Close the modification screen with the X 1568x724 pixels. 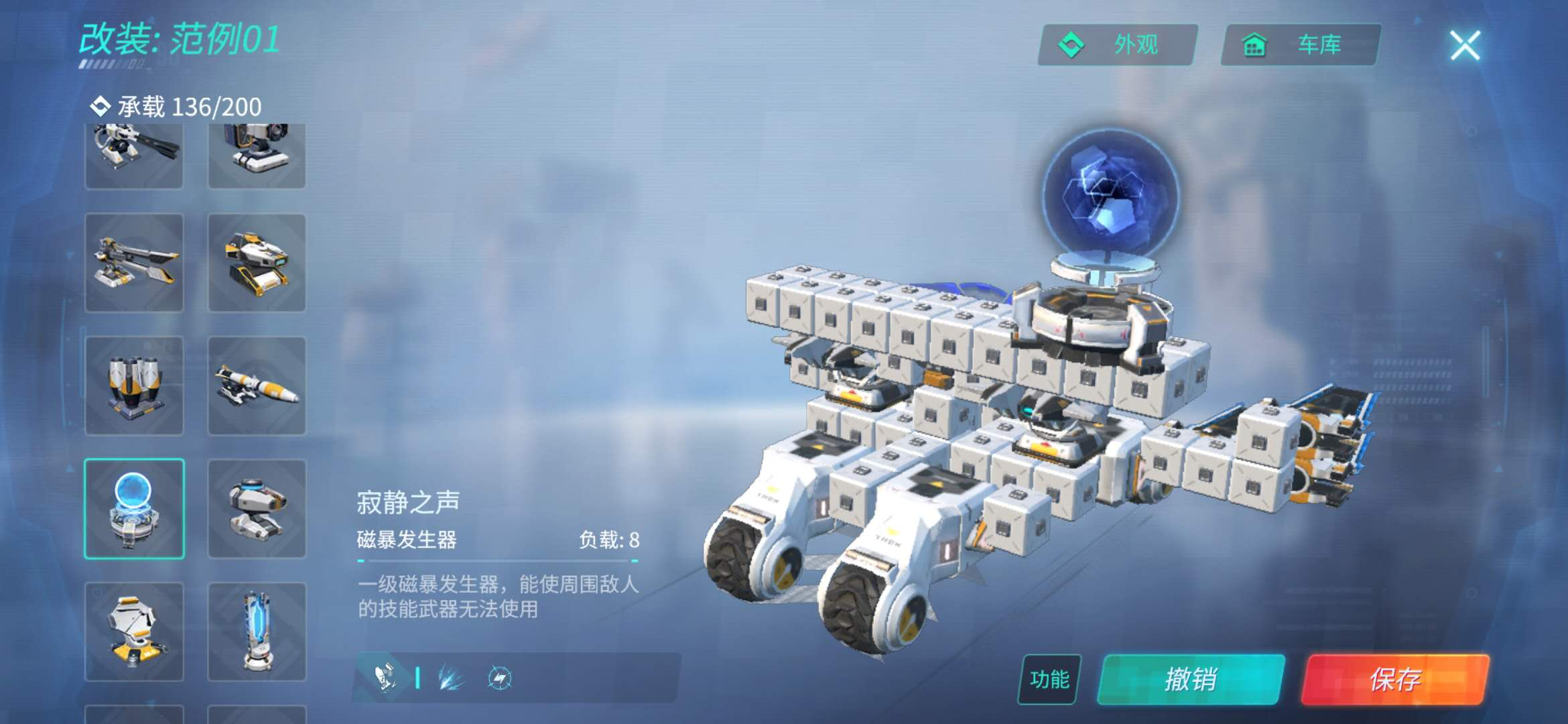pos(1465,46)
